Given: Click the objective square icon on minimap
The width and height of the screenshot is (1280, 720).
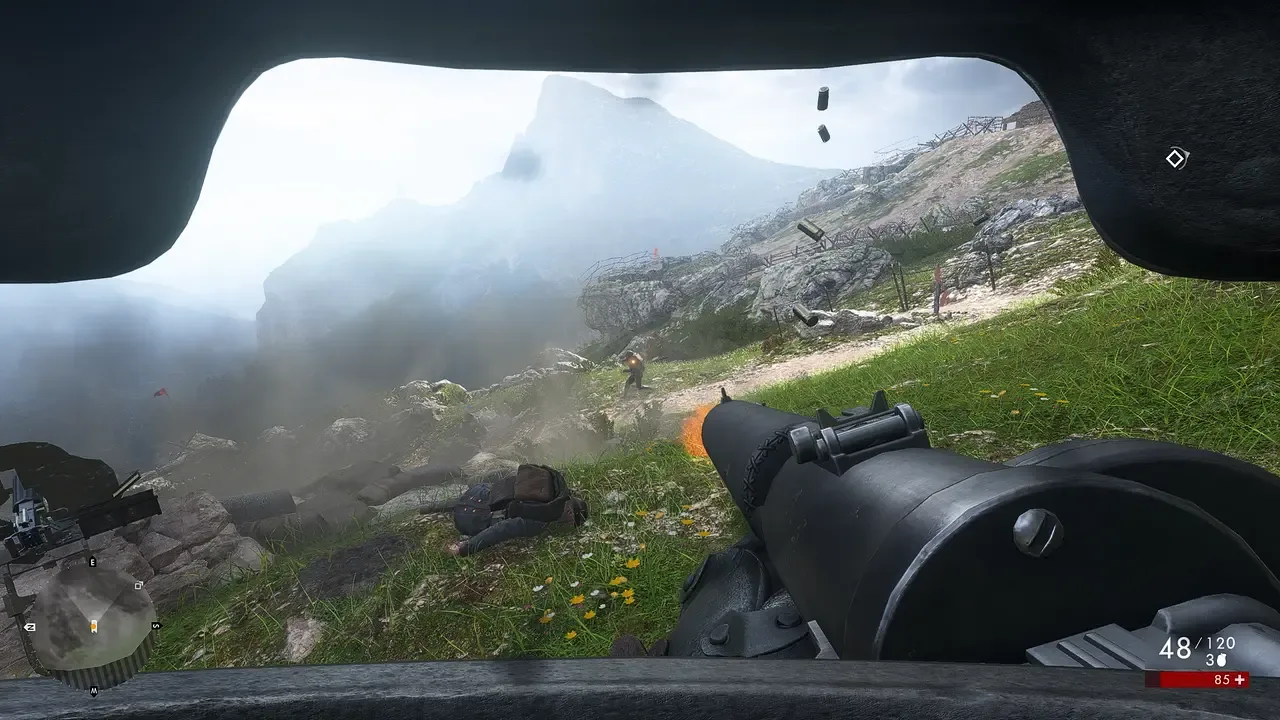Looking at the screenshot, I should (x=138, y=585).
